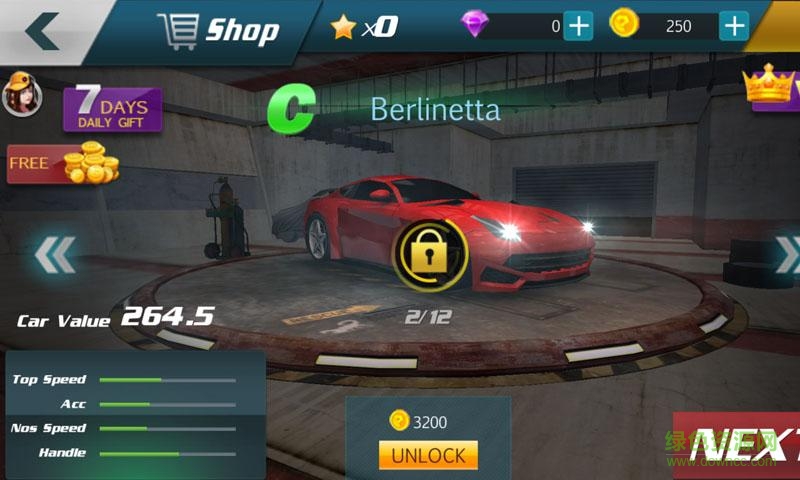
Task: Claim the FREE coins offer
Action: coord(62,164)
